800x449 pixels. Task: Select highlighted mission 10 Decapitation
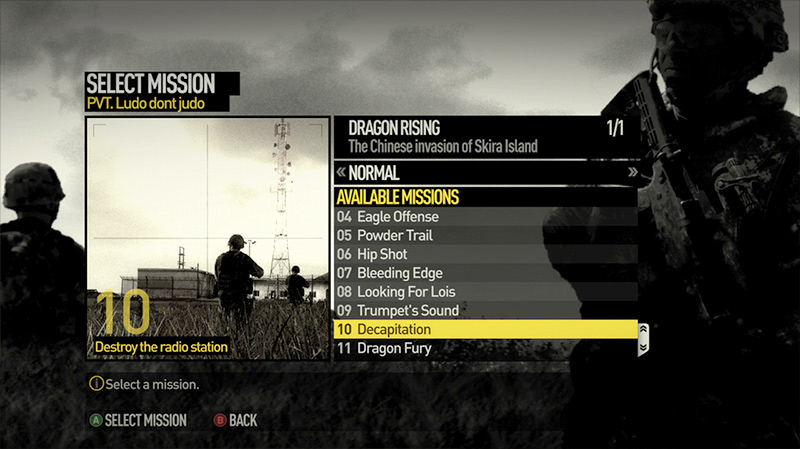pyautogui.click(x=484, y=329)
